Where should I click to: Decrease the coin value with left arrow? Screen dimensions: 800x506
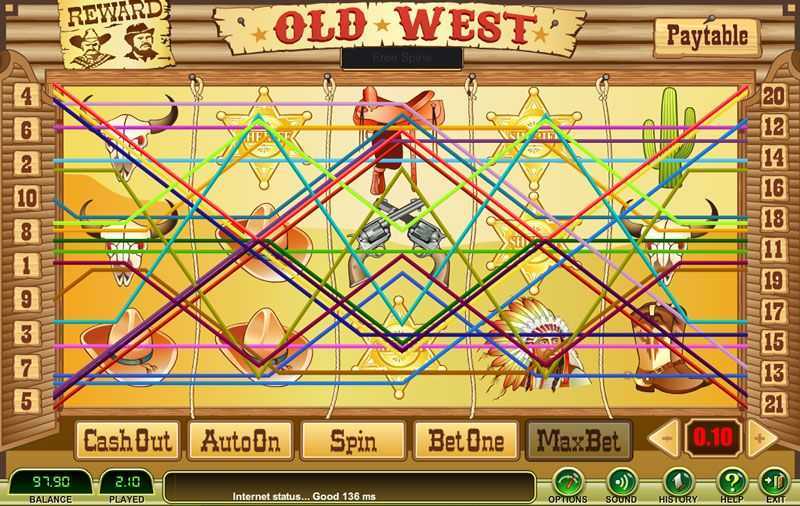point(662,437)
